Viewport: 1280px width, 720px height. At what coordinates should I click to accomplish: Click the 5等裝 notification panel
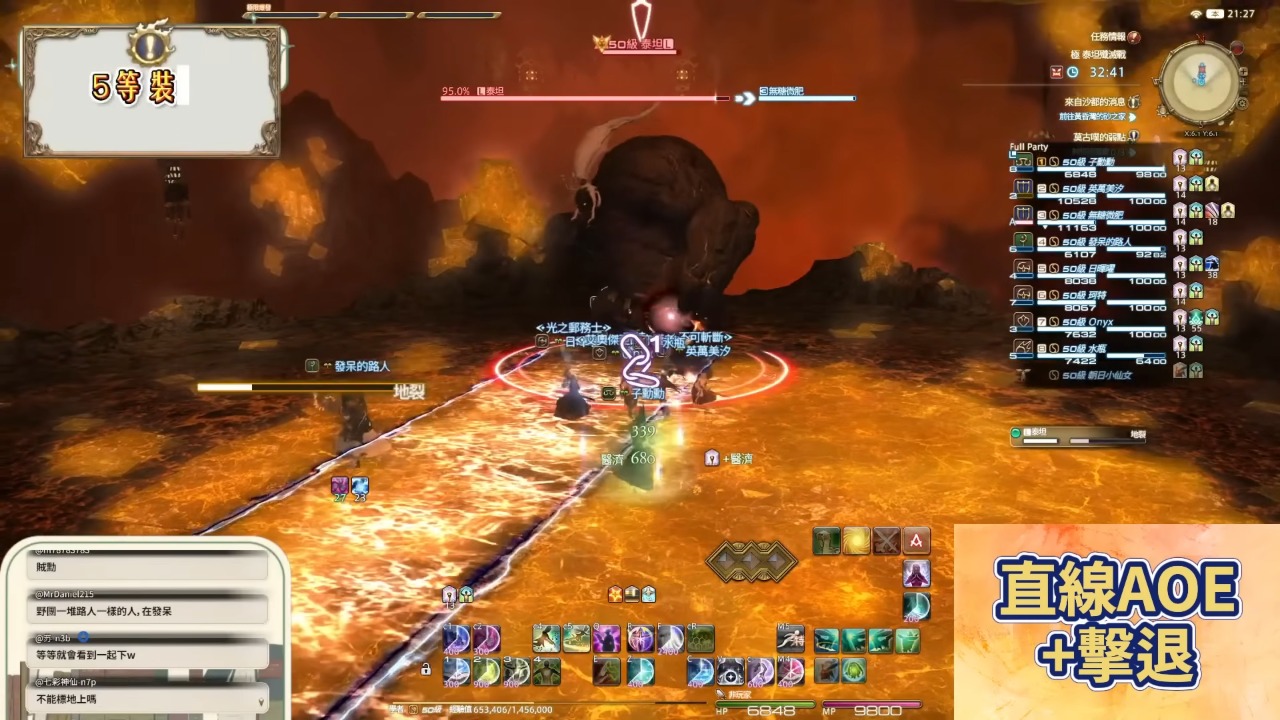[153, 92]
